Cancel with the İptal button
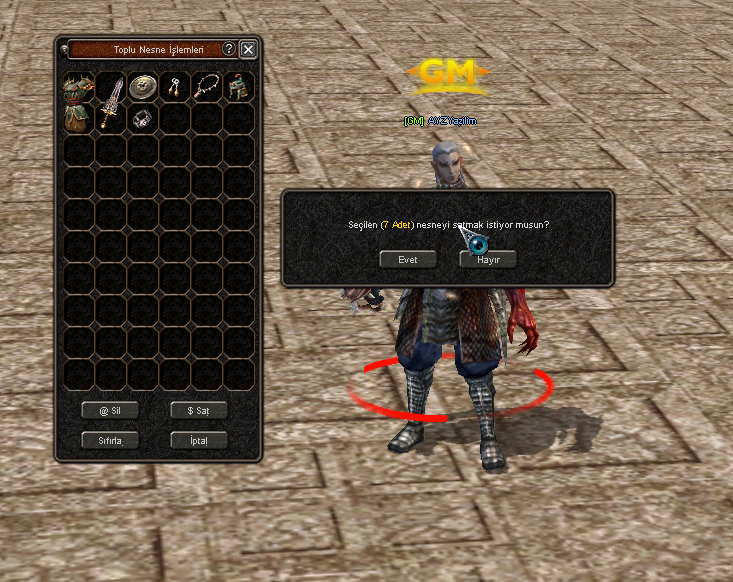733x582 pixels. (198, 440)
